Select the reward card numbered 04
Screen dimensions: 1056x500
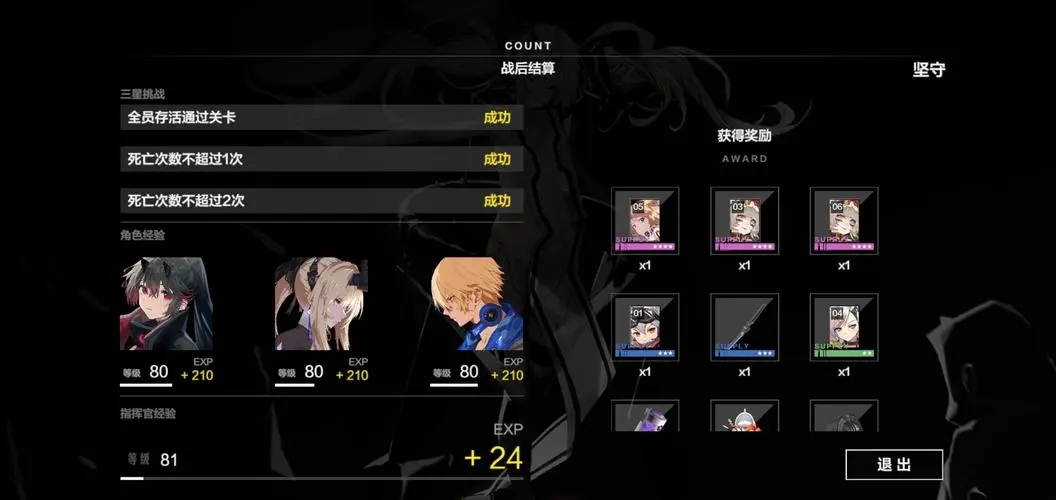point(843,327)
